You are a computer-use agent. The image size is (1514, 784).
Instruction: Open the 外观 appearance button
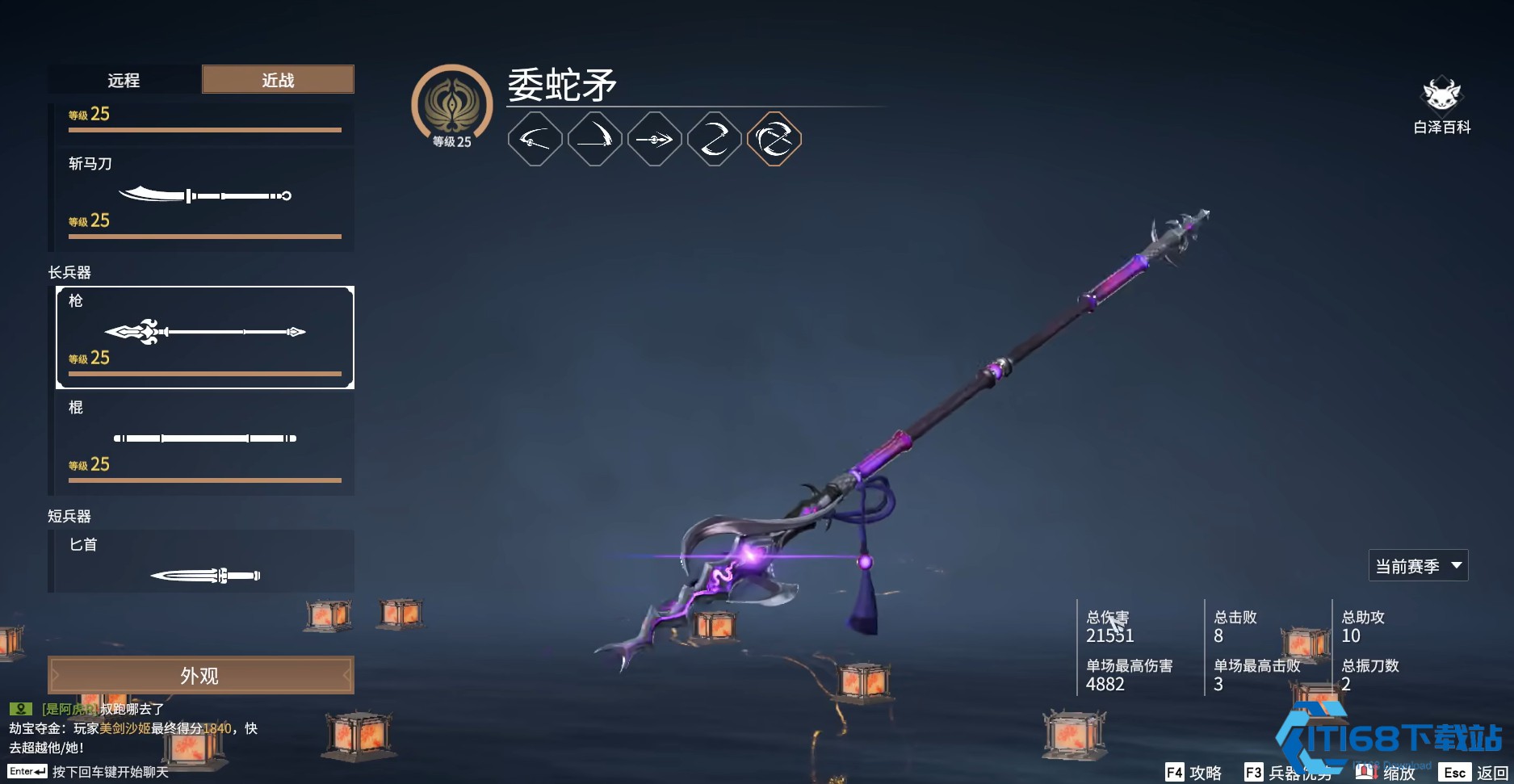tap(200, 675)
